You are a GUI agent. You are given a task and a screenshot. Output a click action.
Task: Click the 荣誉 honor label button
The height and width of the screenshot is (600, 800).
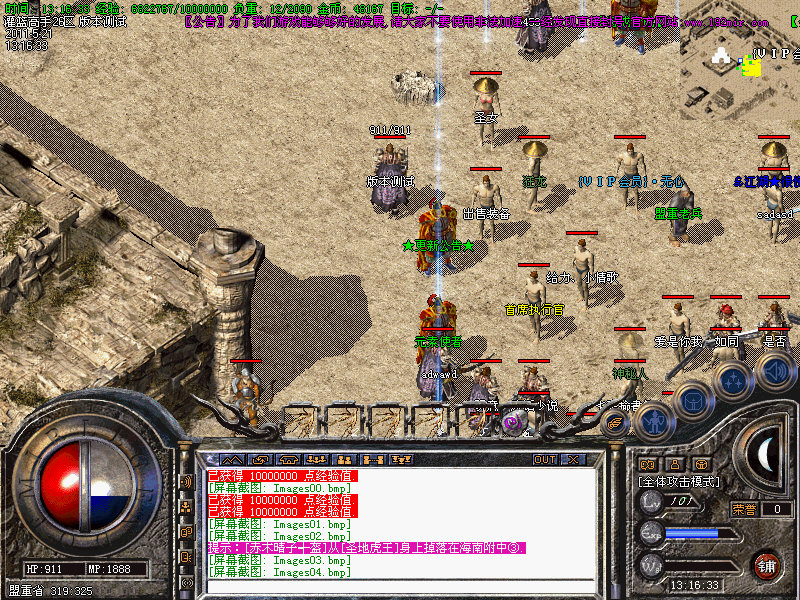(745, 509)
